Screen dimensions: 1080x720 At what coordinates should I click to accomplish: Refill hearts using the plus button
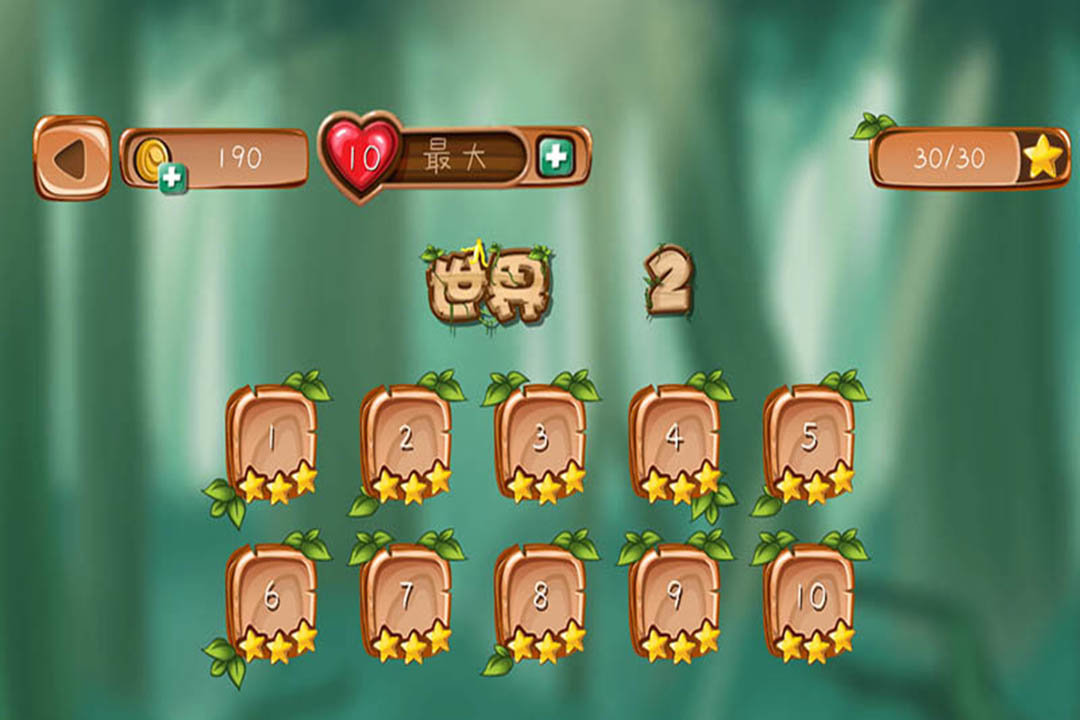click(x=554, y=156)
